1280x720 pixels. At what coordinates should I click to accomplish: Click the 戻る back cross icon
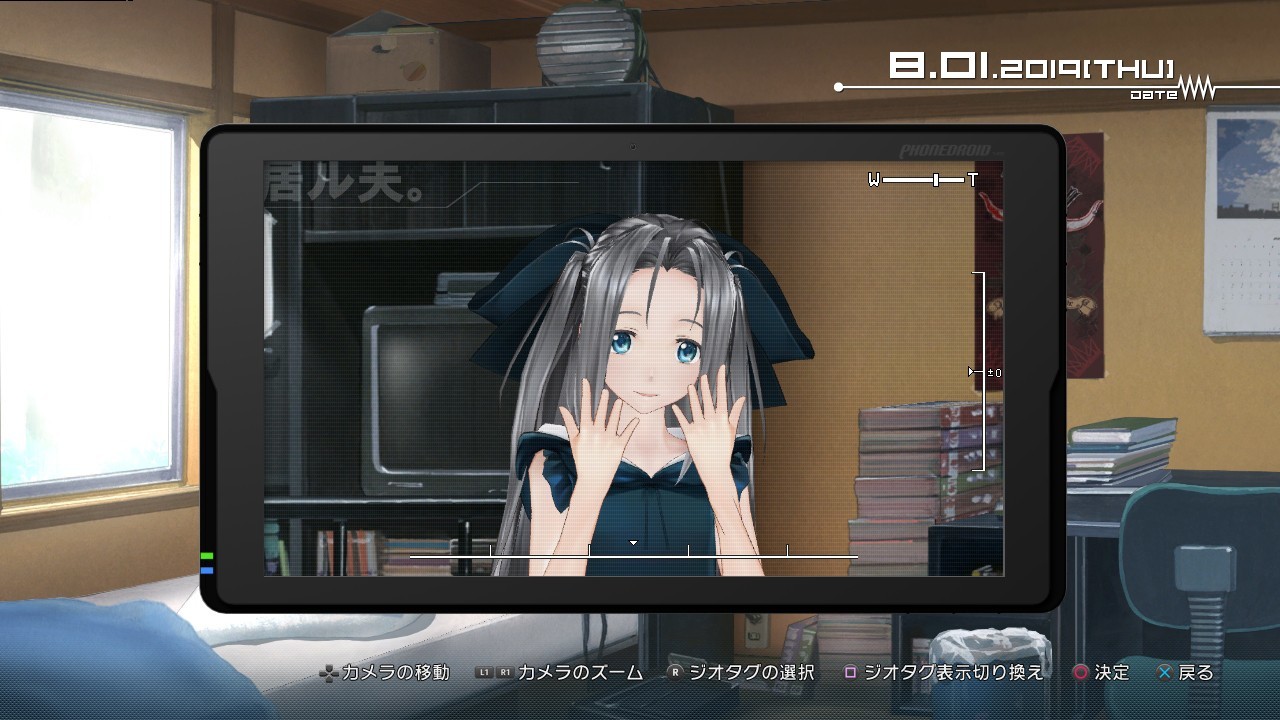pyautogui.click(x=1164, y=673)
